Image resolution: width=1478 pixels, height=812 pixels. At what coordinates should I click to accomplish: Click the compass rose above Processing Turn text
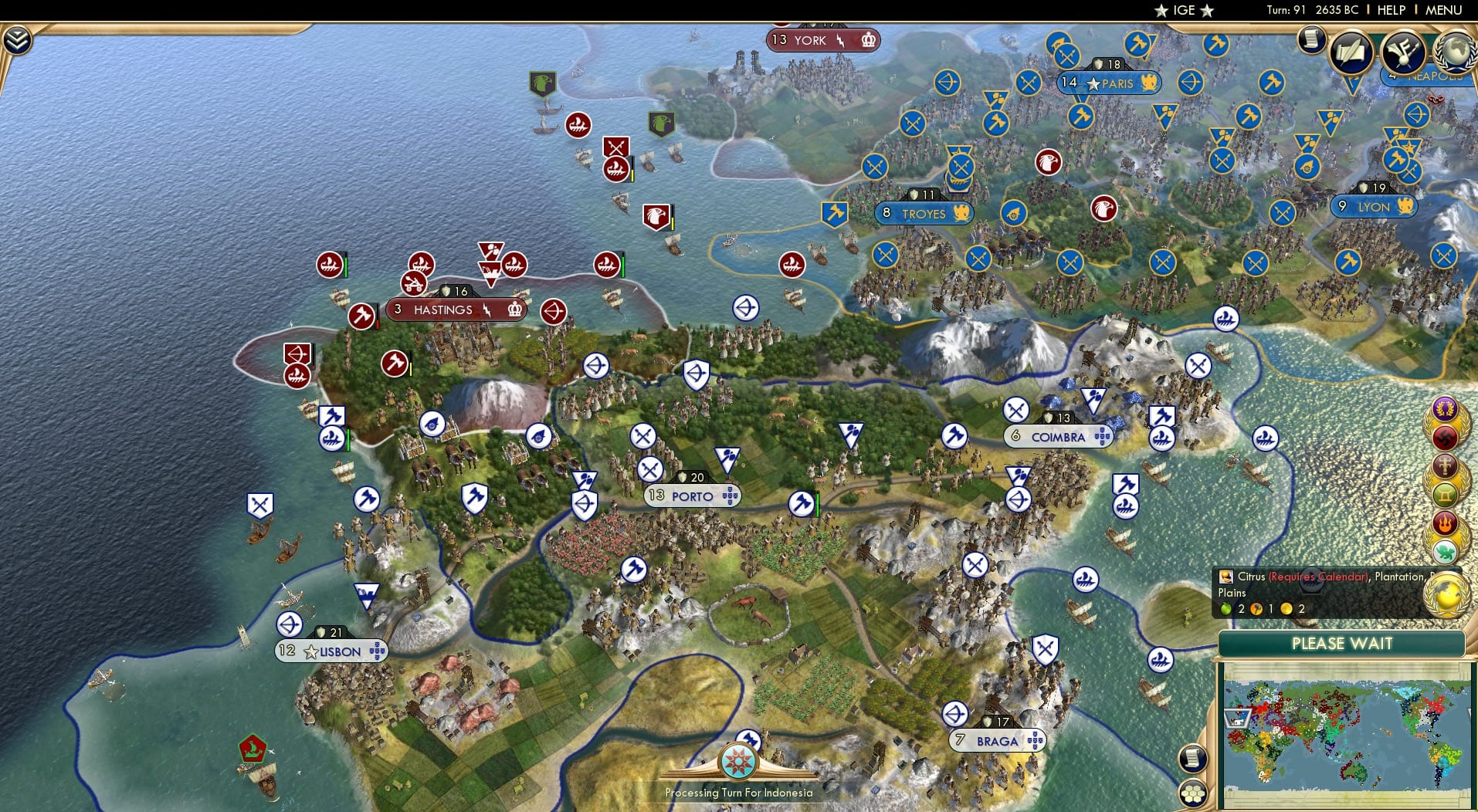[739, 760]
